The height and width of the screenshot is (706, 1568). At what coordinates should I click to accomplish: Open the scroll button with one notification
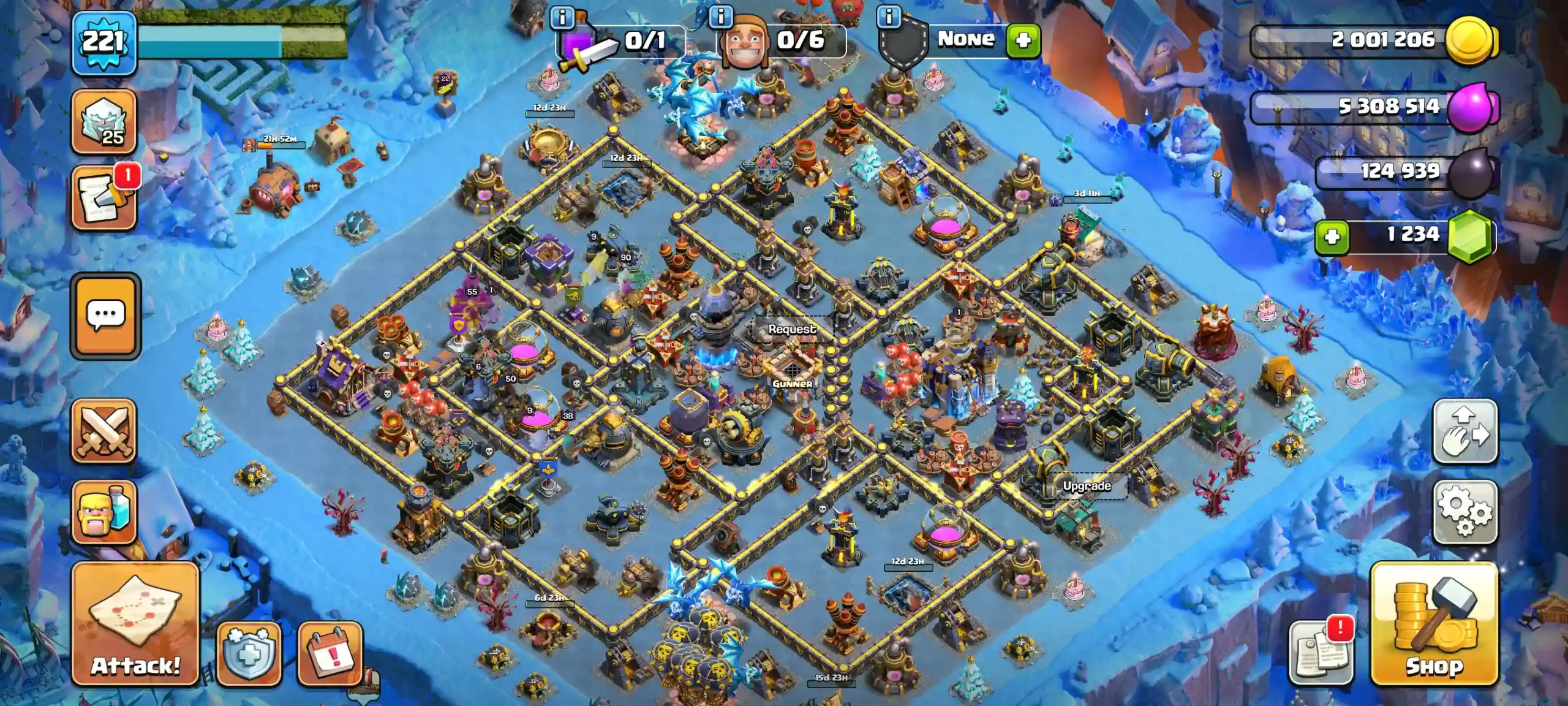click(x=104, y=198)
